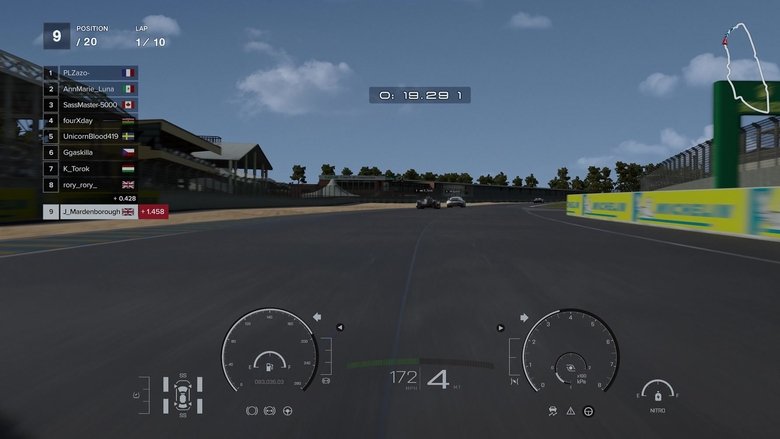Click the SassMaster-5000 standings row
The image size is (780, 439).
point(90,105)
